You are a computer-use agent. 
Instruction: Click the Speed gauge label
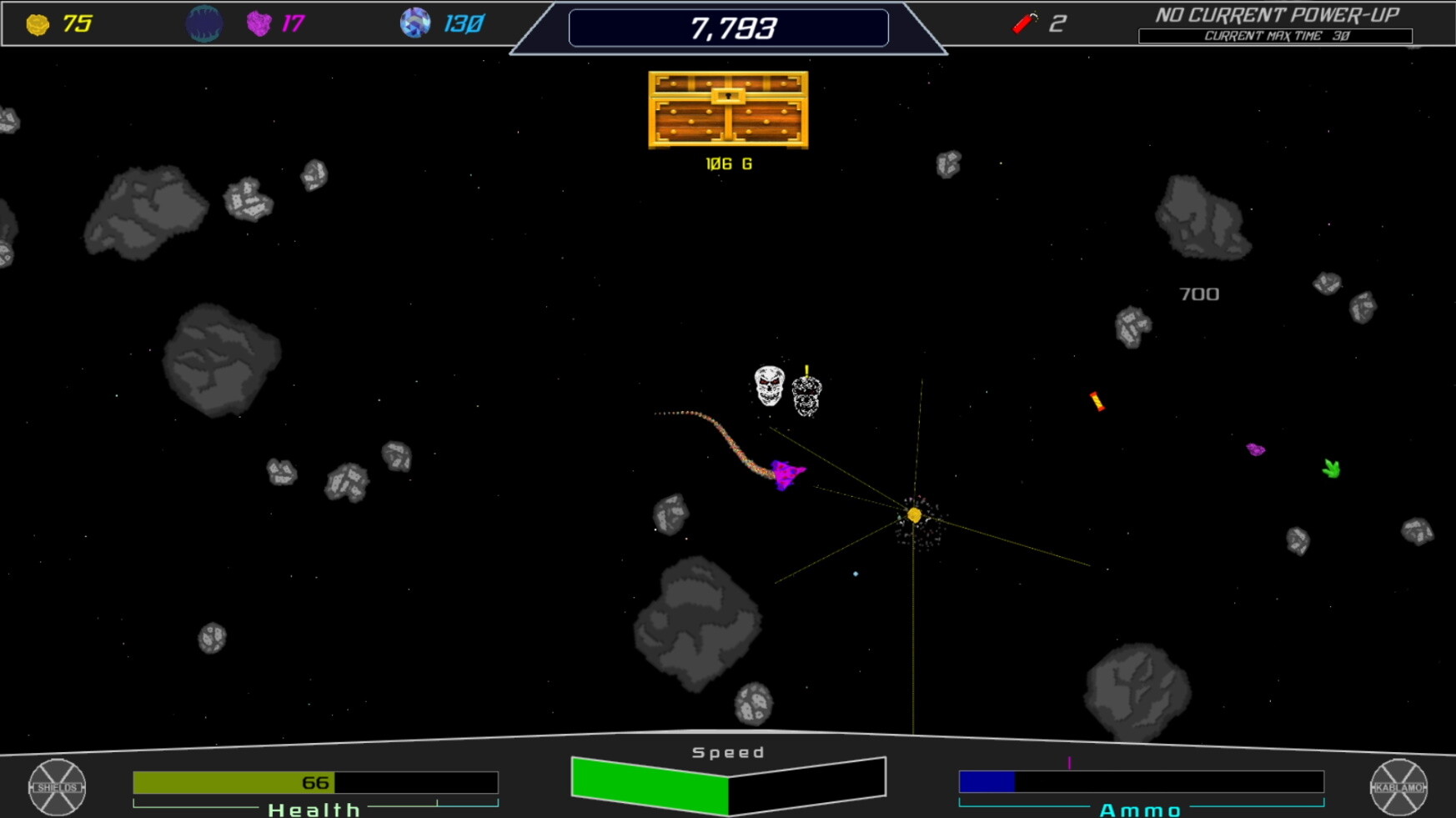[727, 750]
